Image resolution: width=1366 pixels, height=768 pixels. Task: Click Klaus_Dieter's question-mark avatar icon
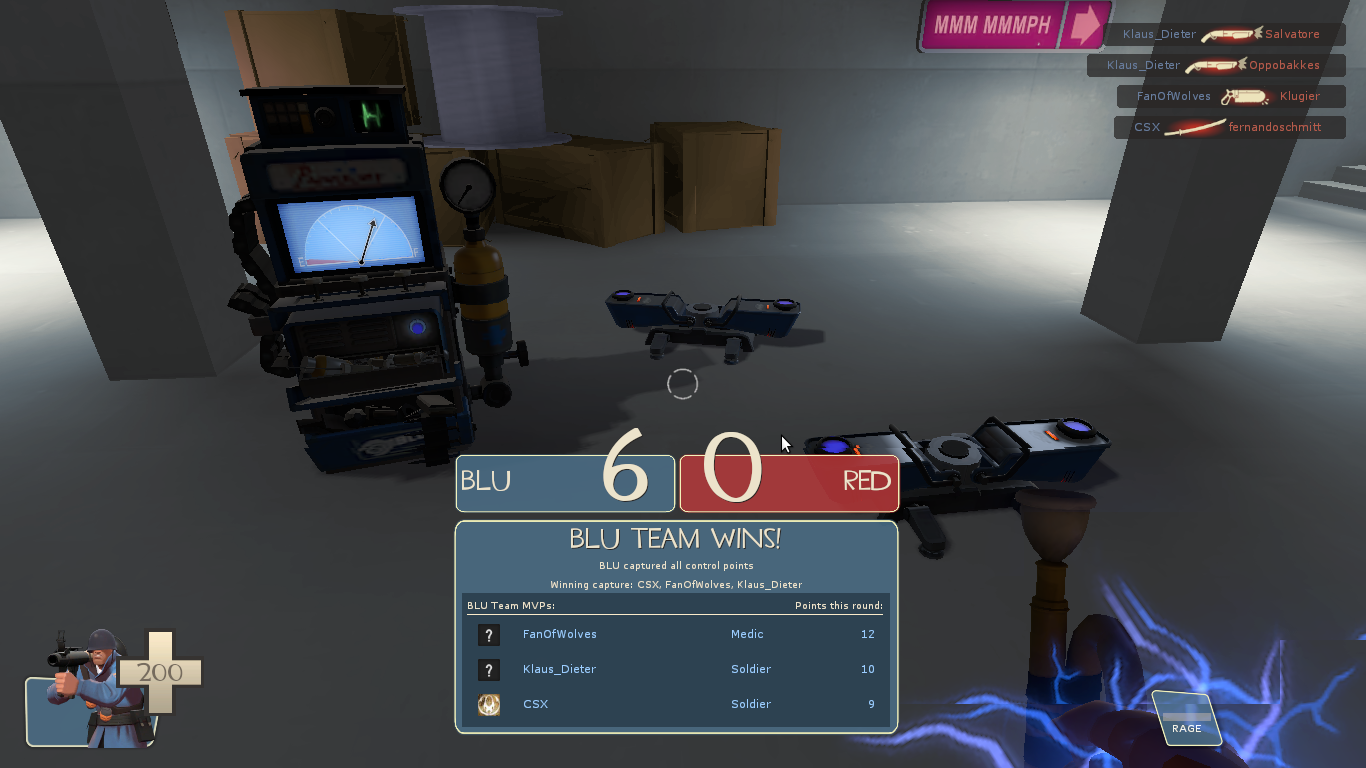coord(489,669)
